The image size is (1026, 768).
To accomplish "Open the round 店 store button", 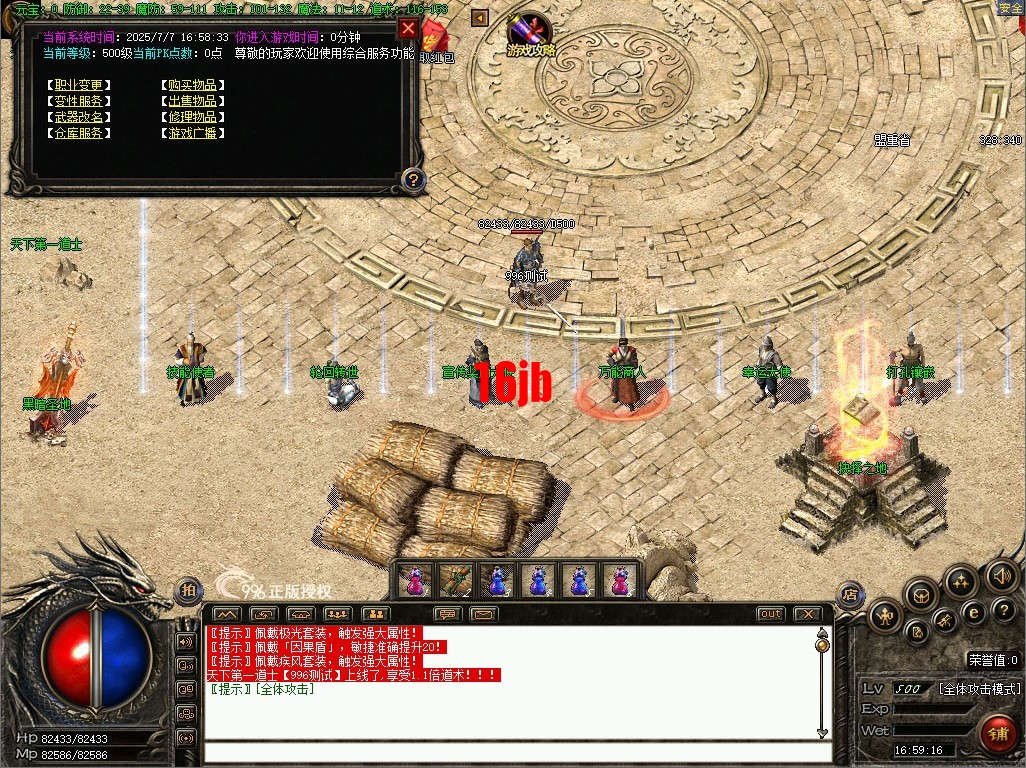I will pos(850,593).
